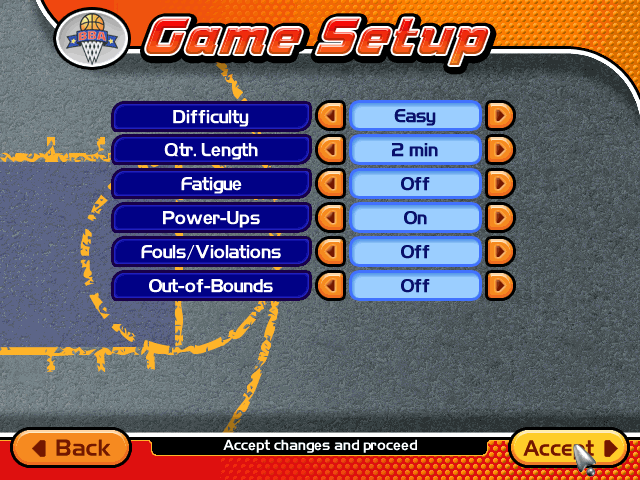
Task: Change Power-Ups using the left arrow
Action: point(330,218)
